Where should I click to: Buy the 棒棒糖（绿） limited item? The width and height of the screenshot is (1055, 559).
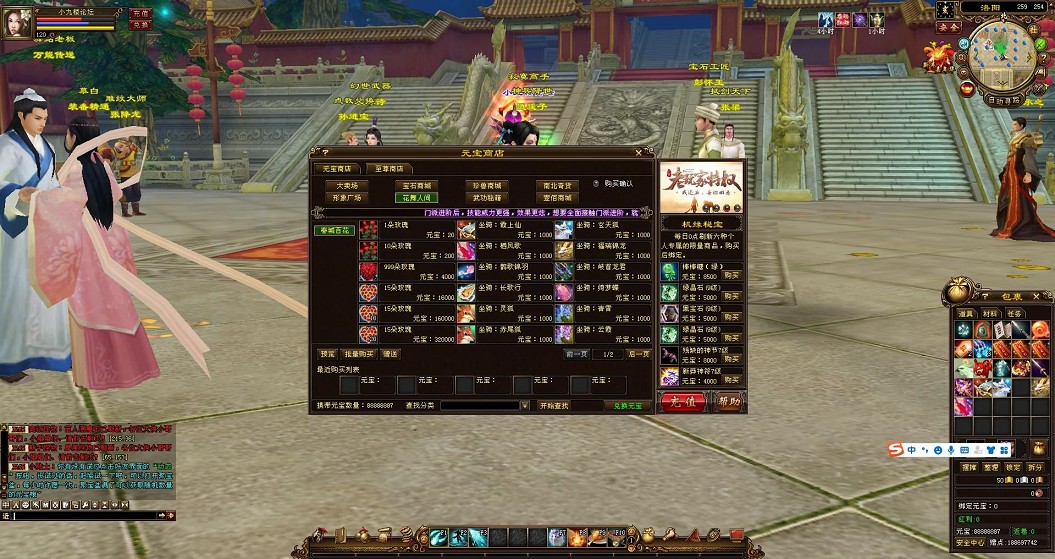tap(732, 273)
